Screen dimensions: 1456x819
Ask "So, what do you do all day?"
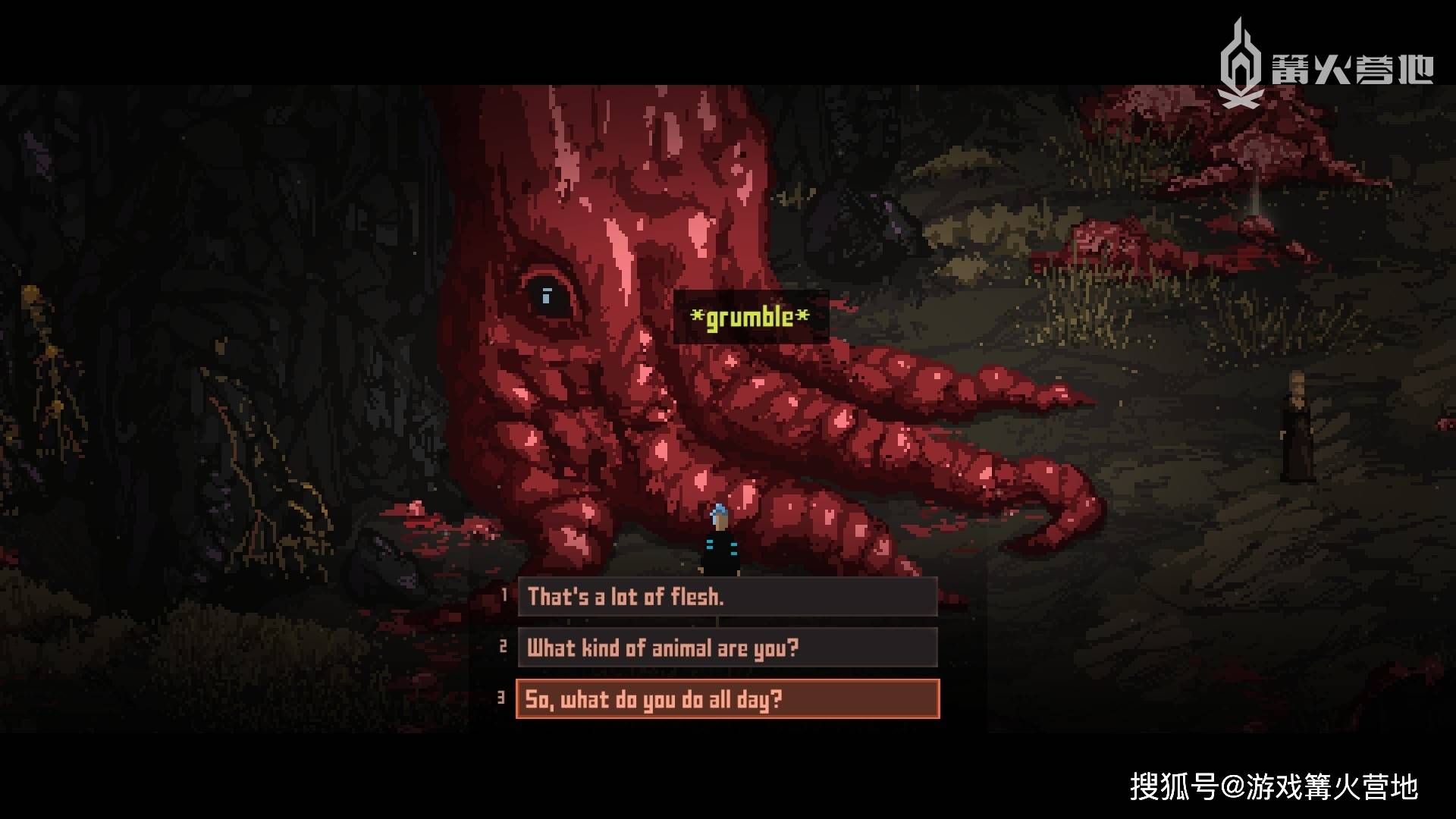(726, 698)
